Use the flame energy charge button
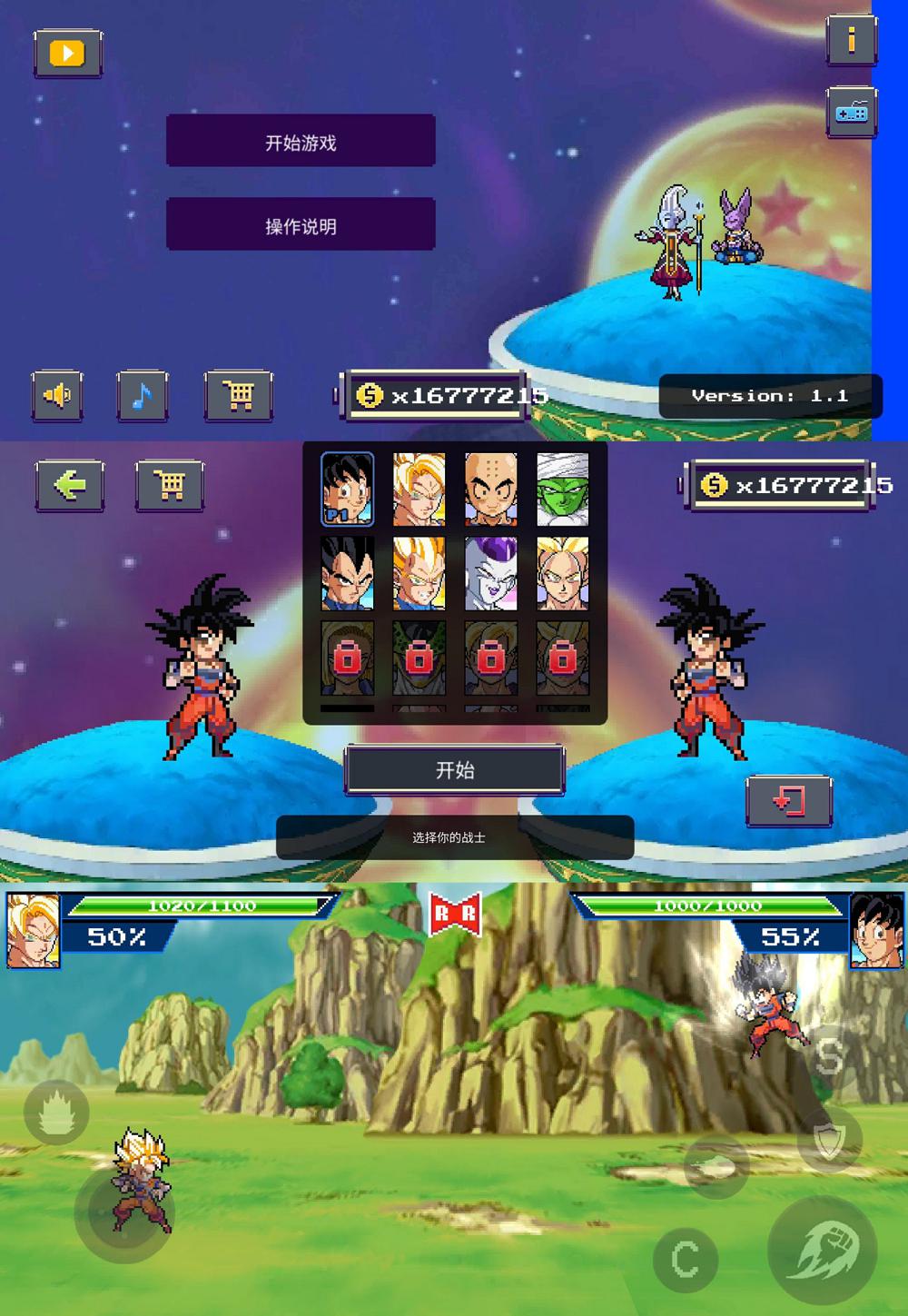This screenshot has width=908, height=1316. click(x=56, y=1111)
